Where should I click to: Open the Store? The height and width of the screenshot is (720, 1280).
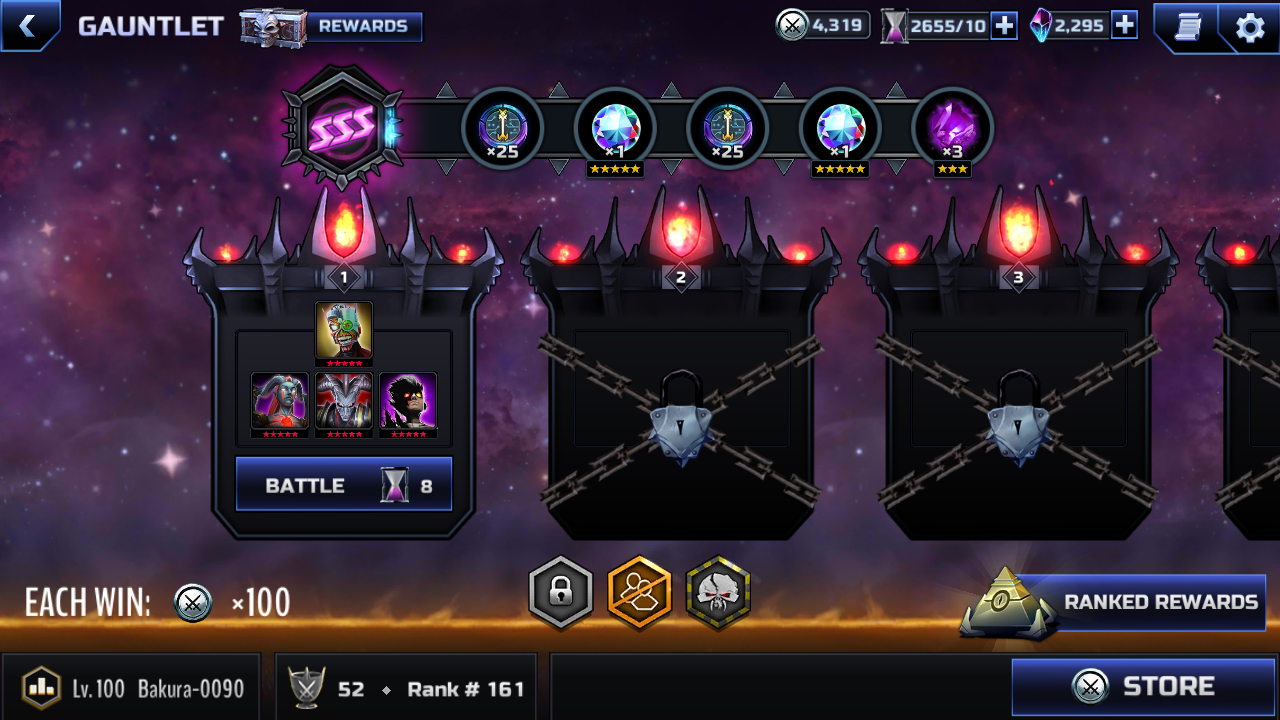click(x=1144, y=687)
